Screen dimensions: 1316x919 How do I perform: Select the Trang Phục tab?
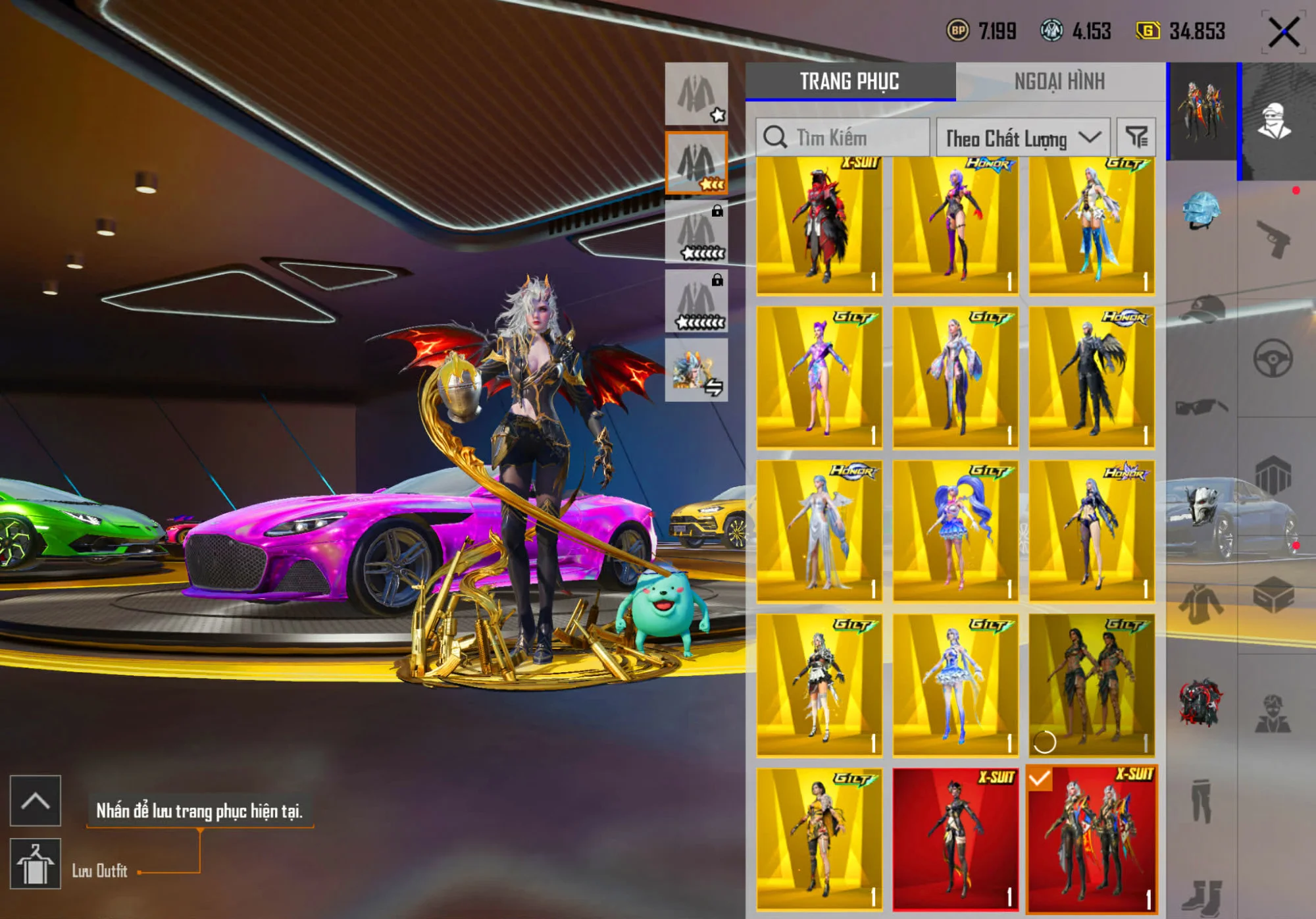[x=849, y=82]
